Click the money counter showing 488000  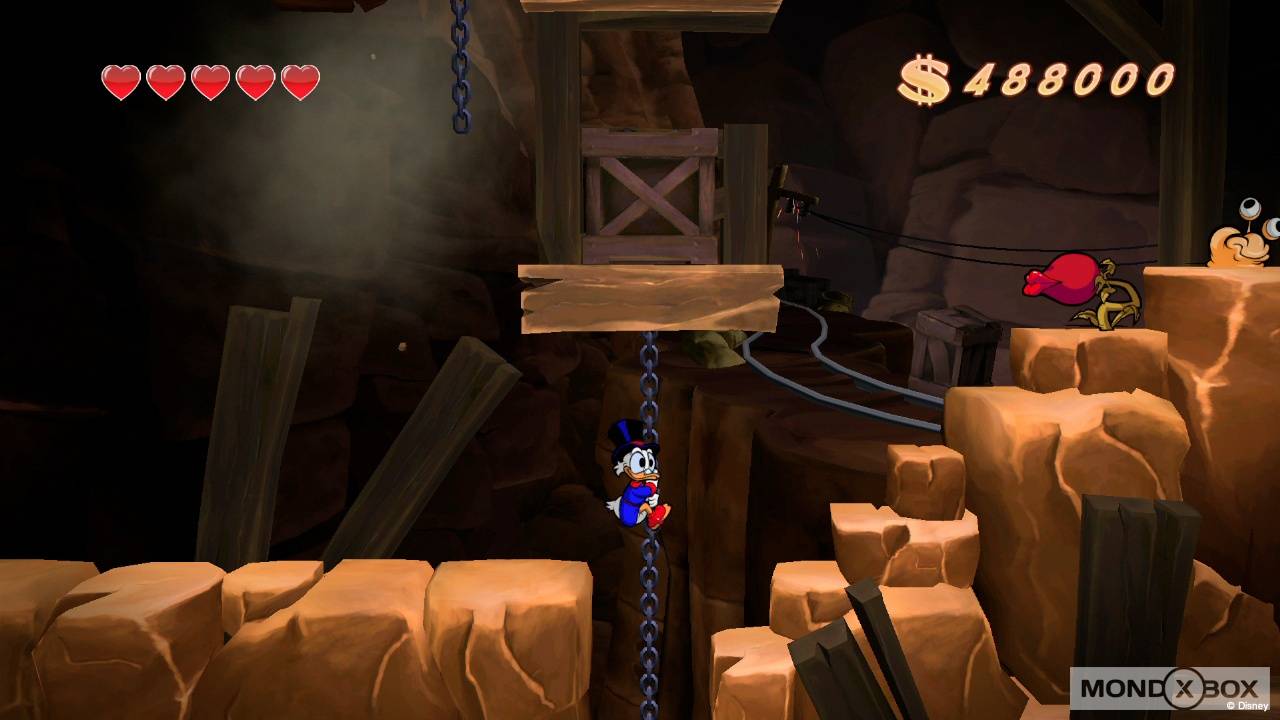pos(1065,75)
